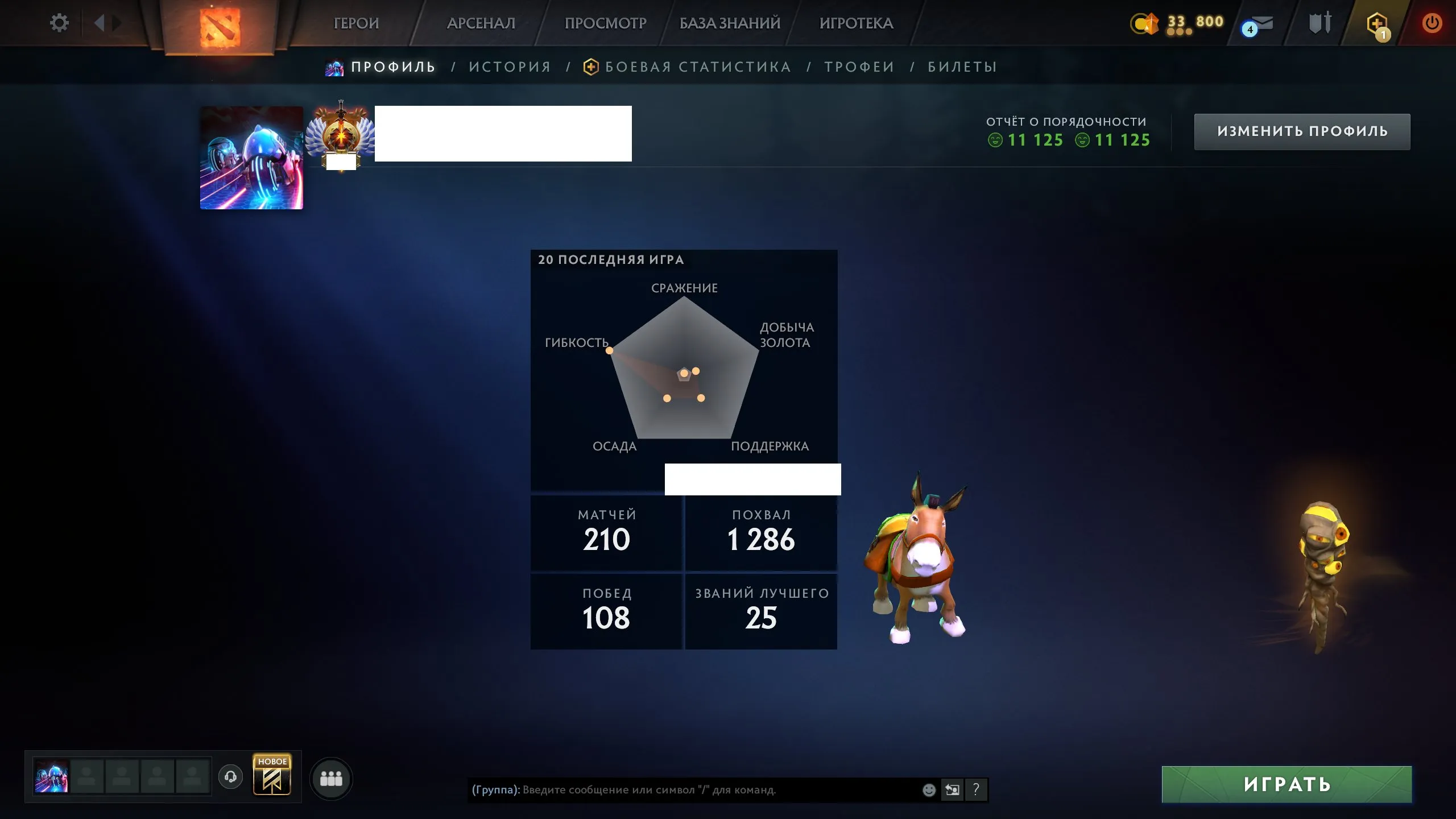Open the ТРОФЕИ tab
This screenshot has width=1456, height=819.
[859, 67]
